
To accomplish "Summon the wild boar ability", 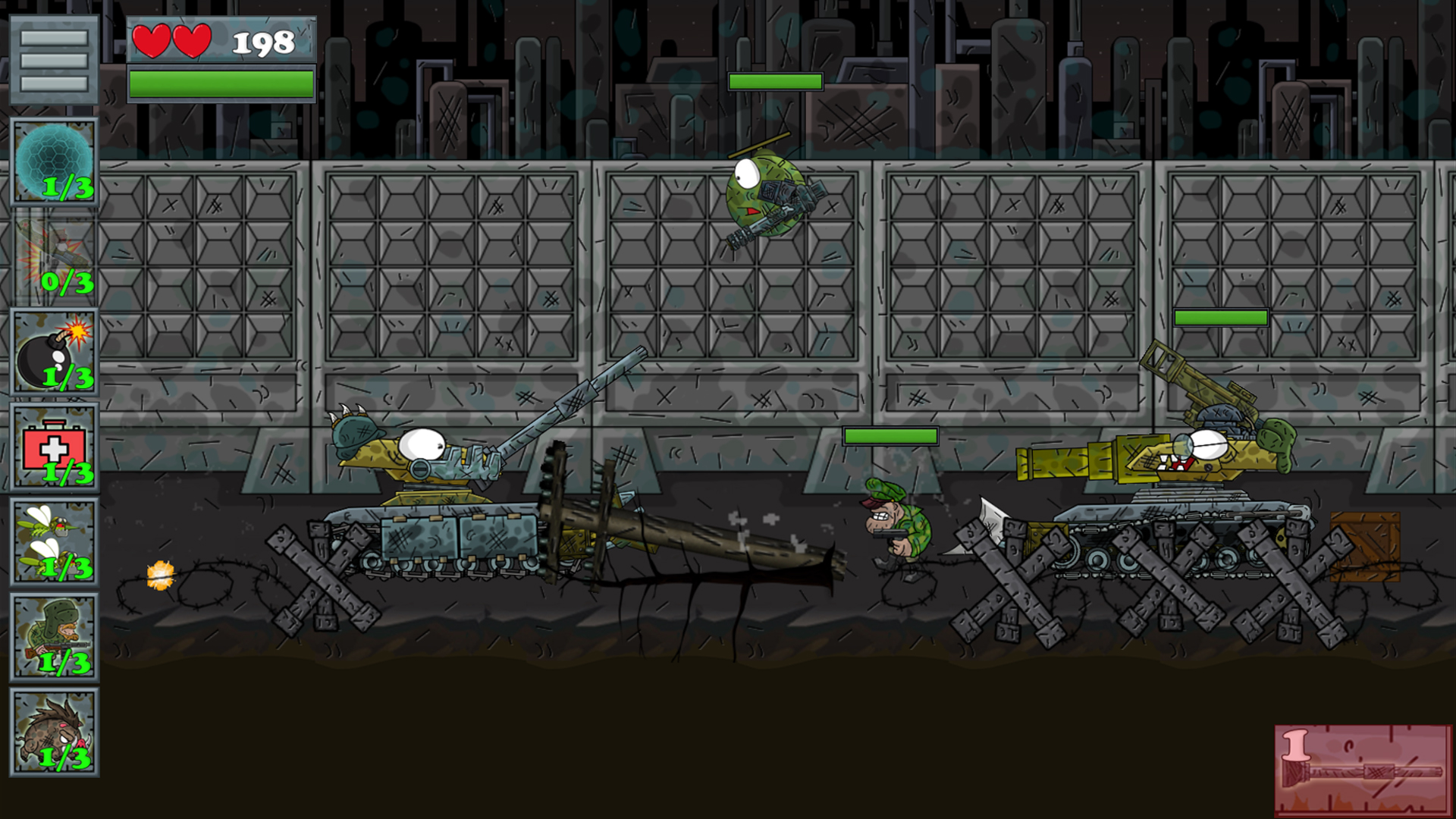I will (x=54, y=733).
